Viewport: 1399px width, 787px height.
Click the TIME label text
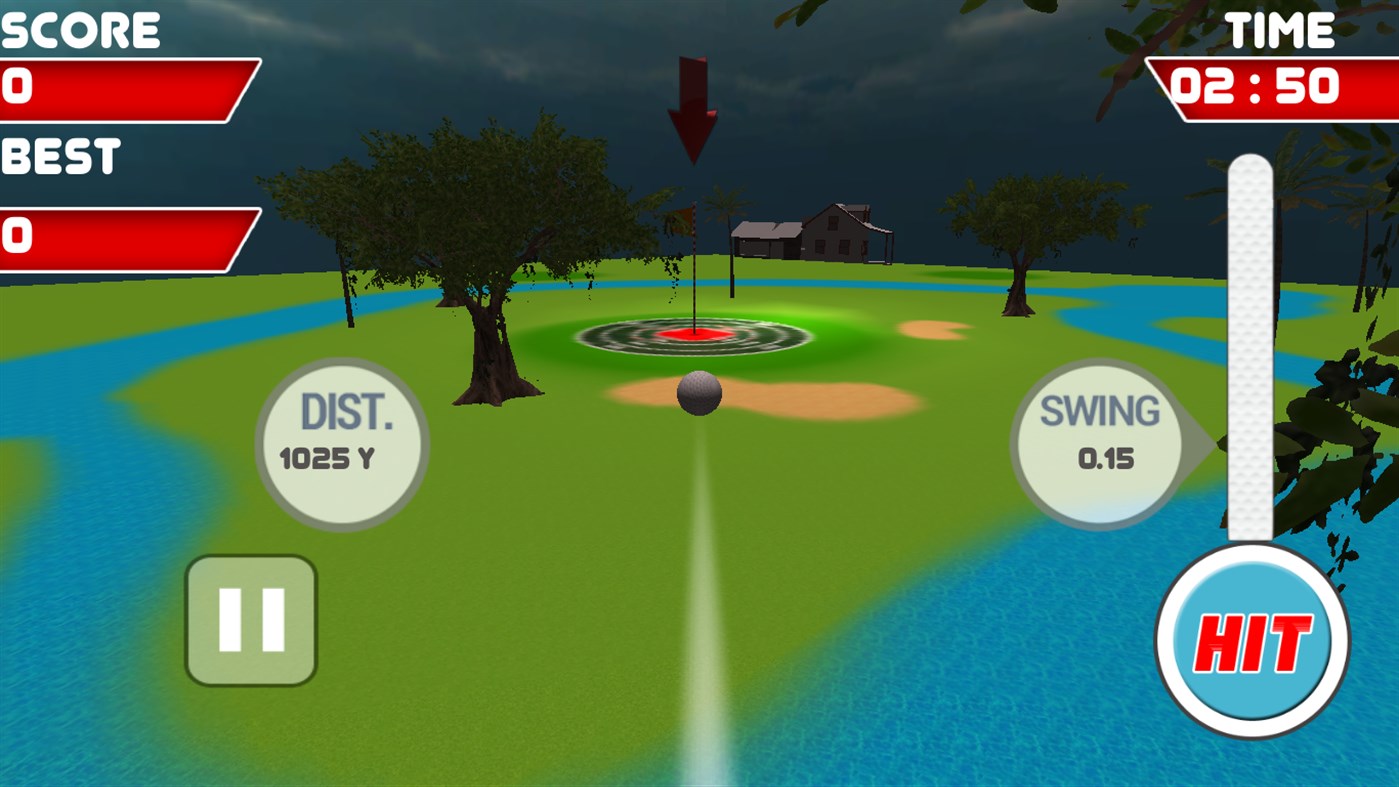[x=1282, y=28]
